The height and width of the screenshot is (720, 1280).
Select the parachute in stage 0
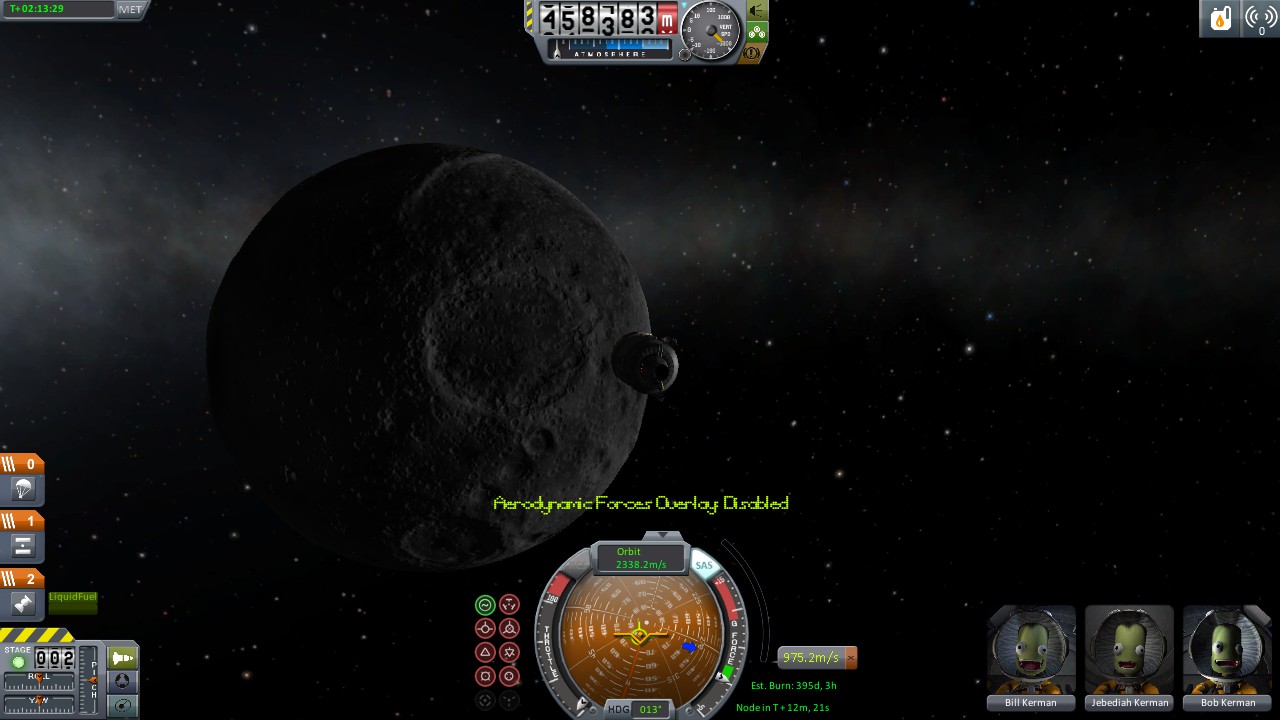point(23,489)
